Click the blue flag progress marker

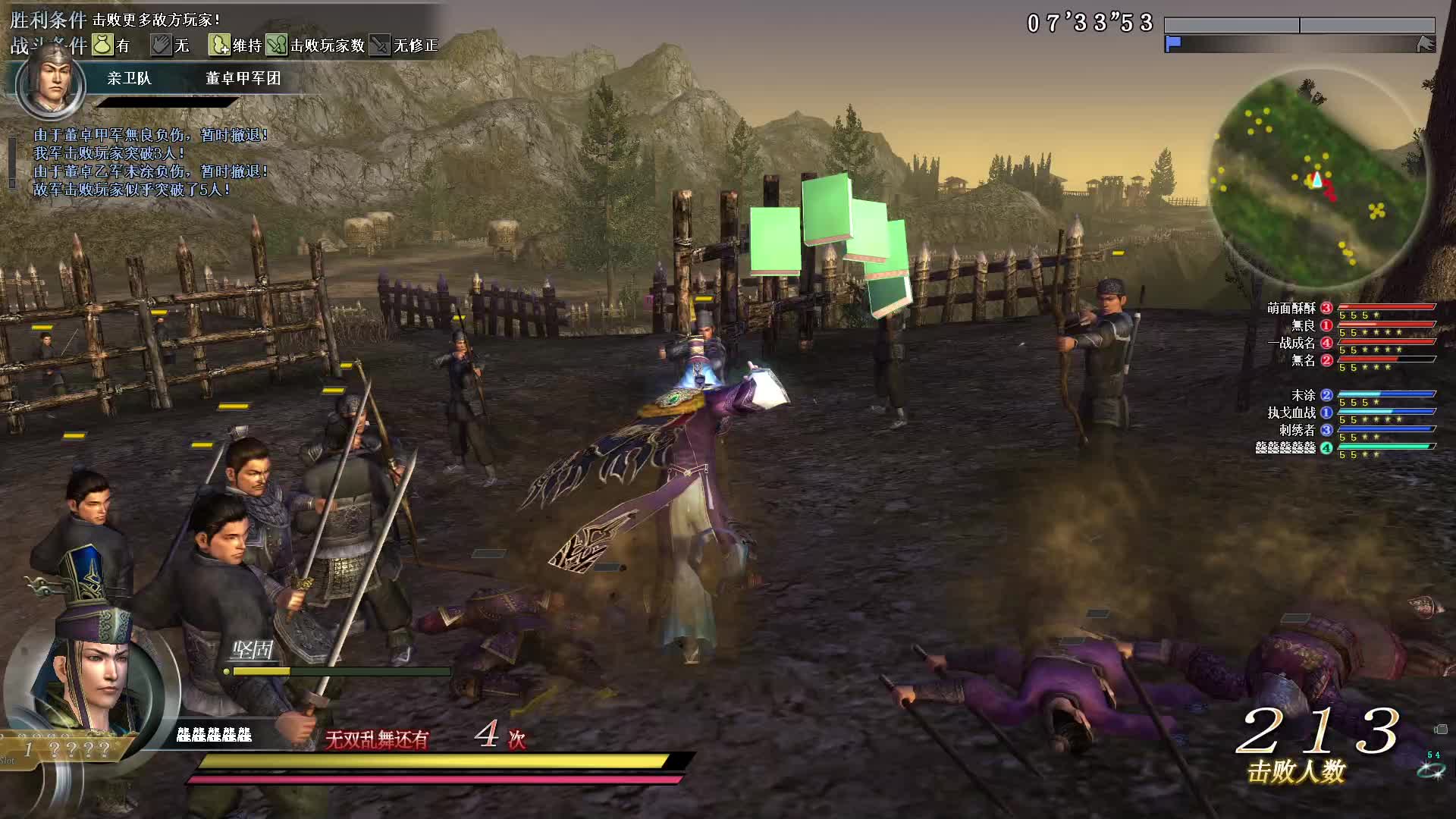[x=1173, y=44]
